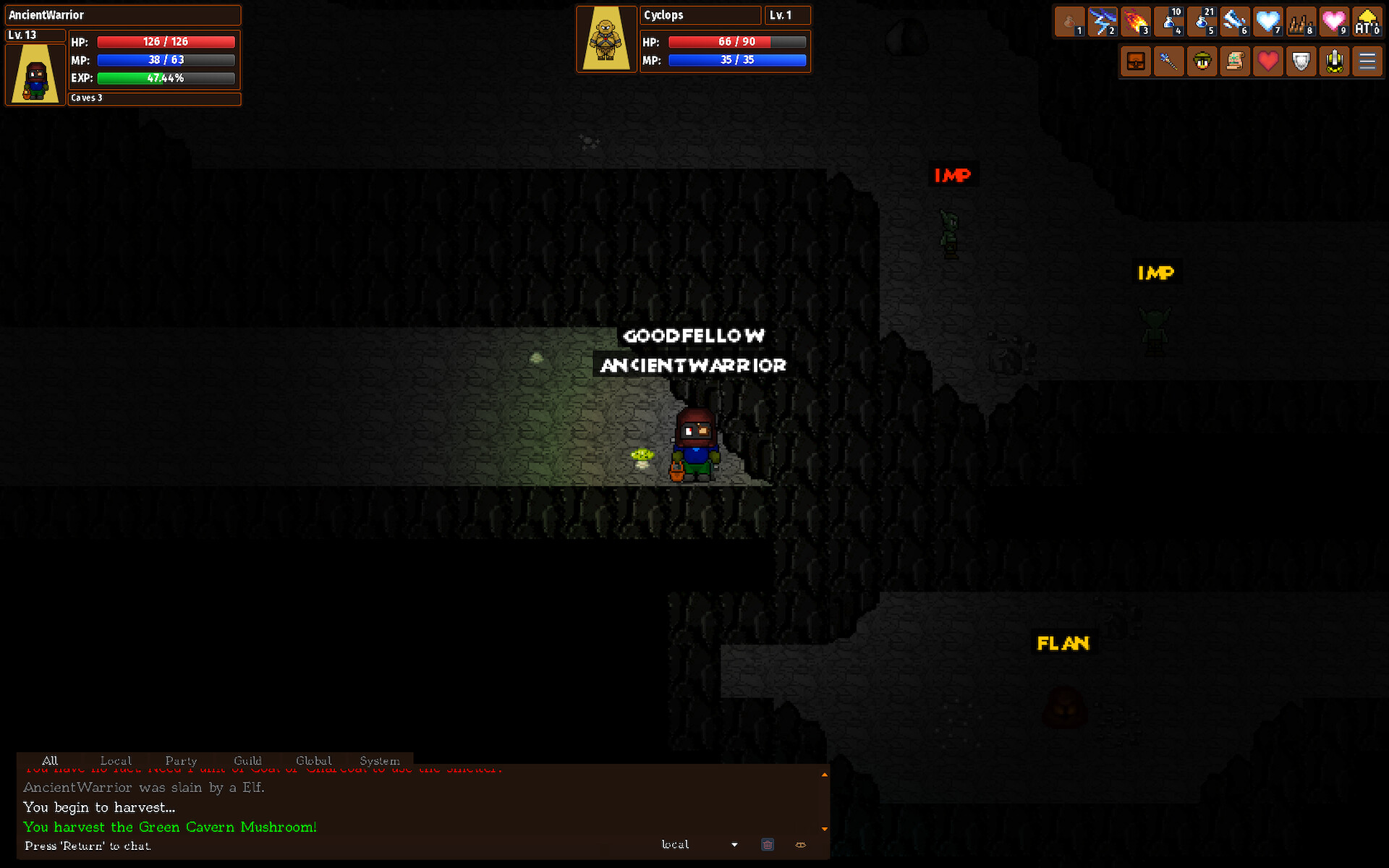Drink the blue mana potion in slot 4
Image resolution: width=1389 pixels, height=868 pixels.
1169,22
